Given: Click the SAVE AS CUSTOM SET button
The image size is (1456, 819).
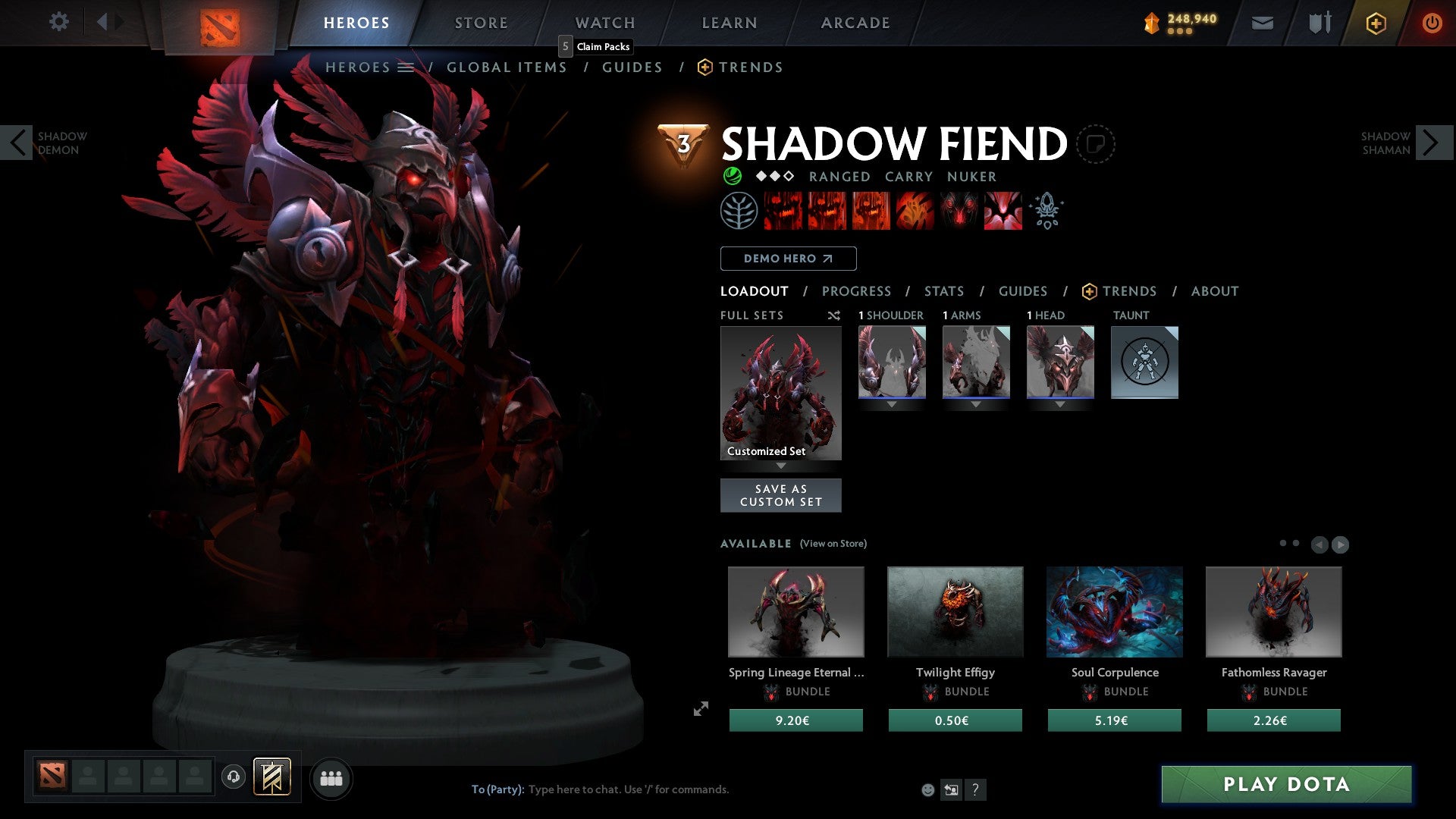Looking at the screenshot, I should [x=780, y=494].
